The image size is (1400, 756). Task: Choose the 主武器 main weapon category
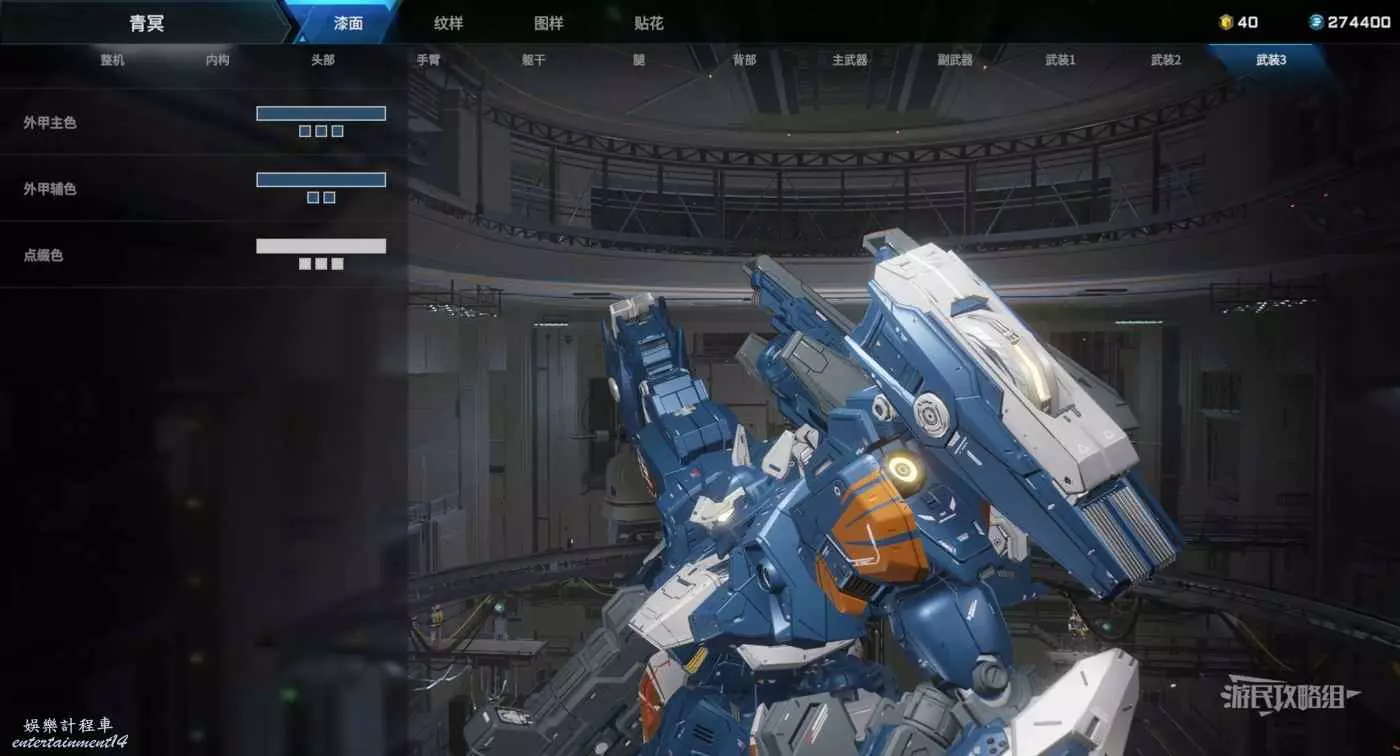pyautogui.click(x=850, y=60)
